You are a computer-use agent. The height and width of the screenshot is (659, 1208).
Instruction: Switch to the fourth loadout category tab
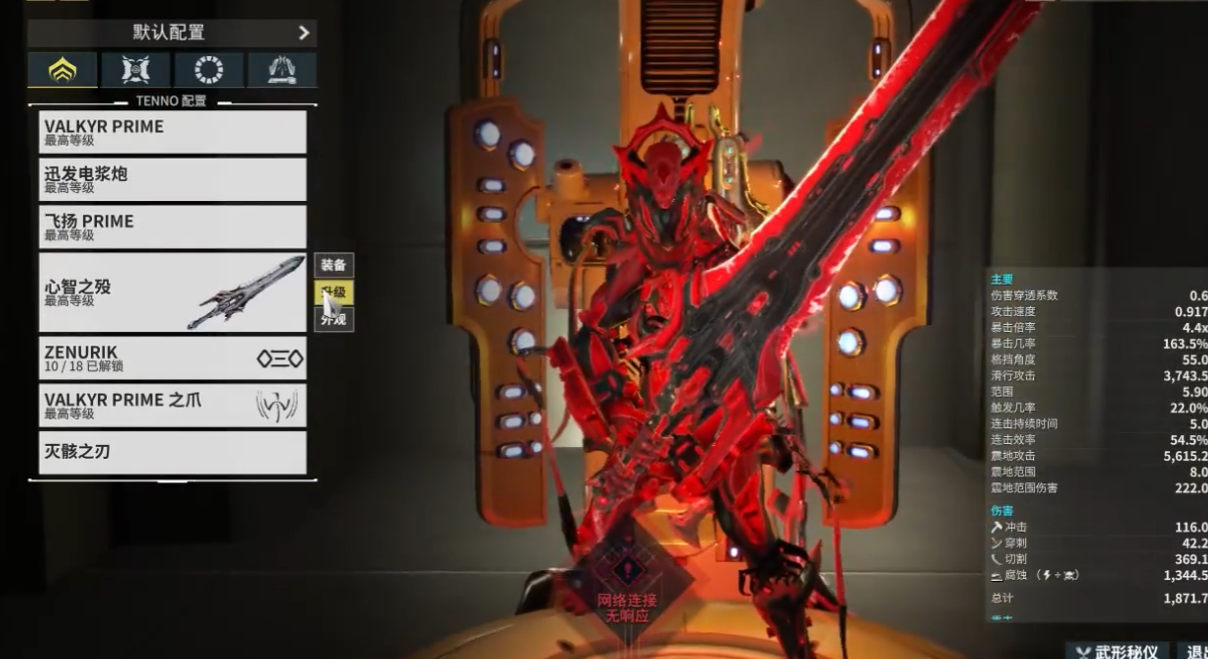pyautogui.click(x=282, y=70)
